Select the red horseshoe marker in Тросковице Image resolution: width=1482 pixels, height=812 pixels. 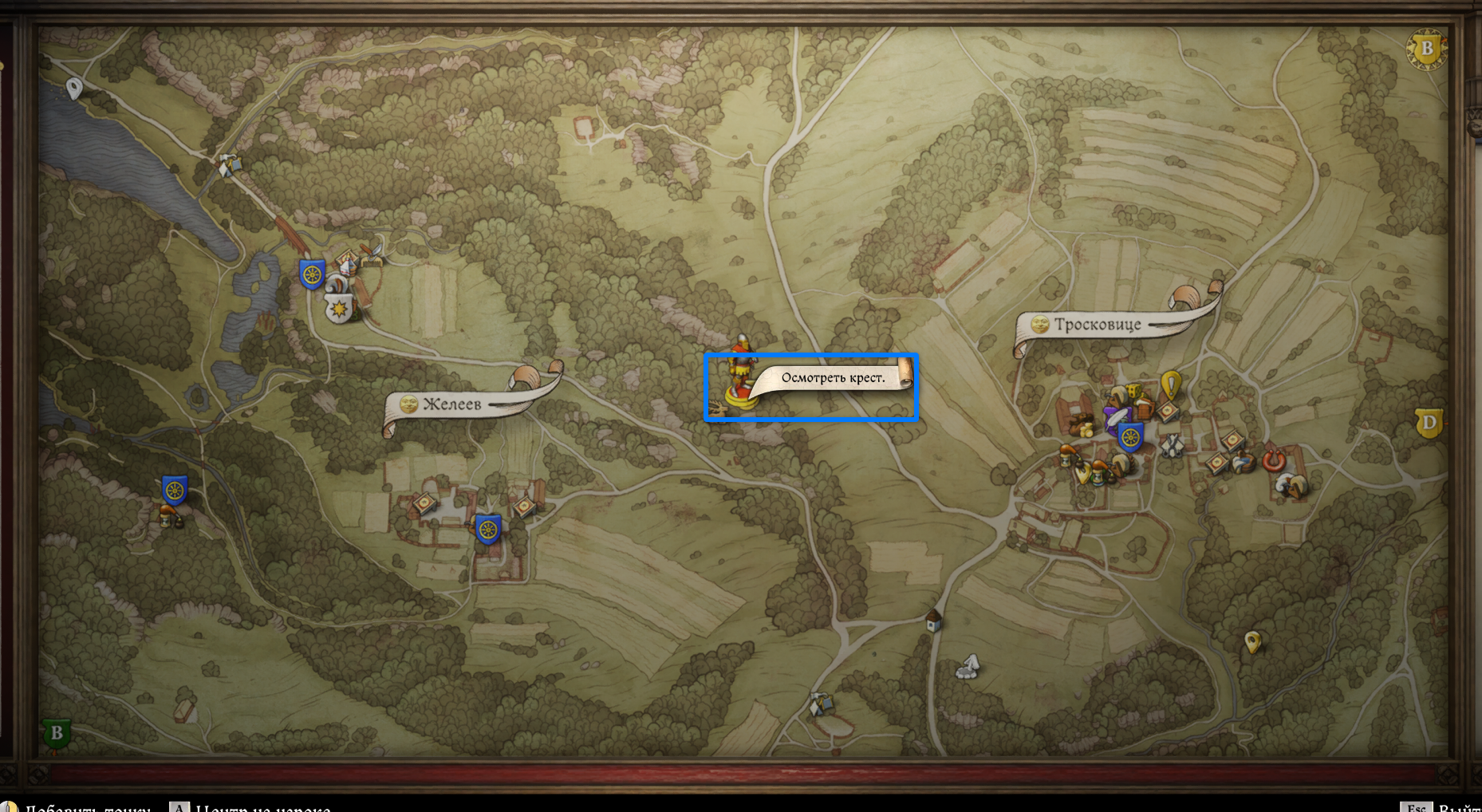[x=1273, y=460]
